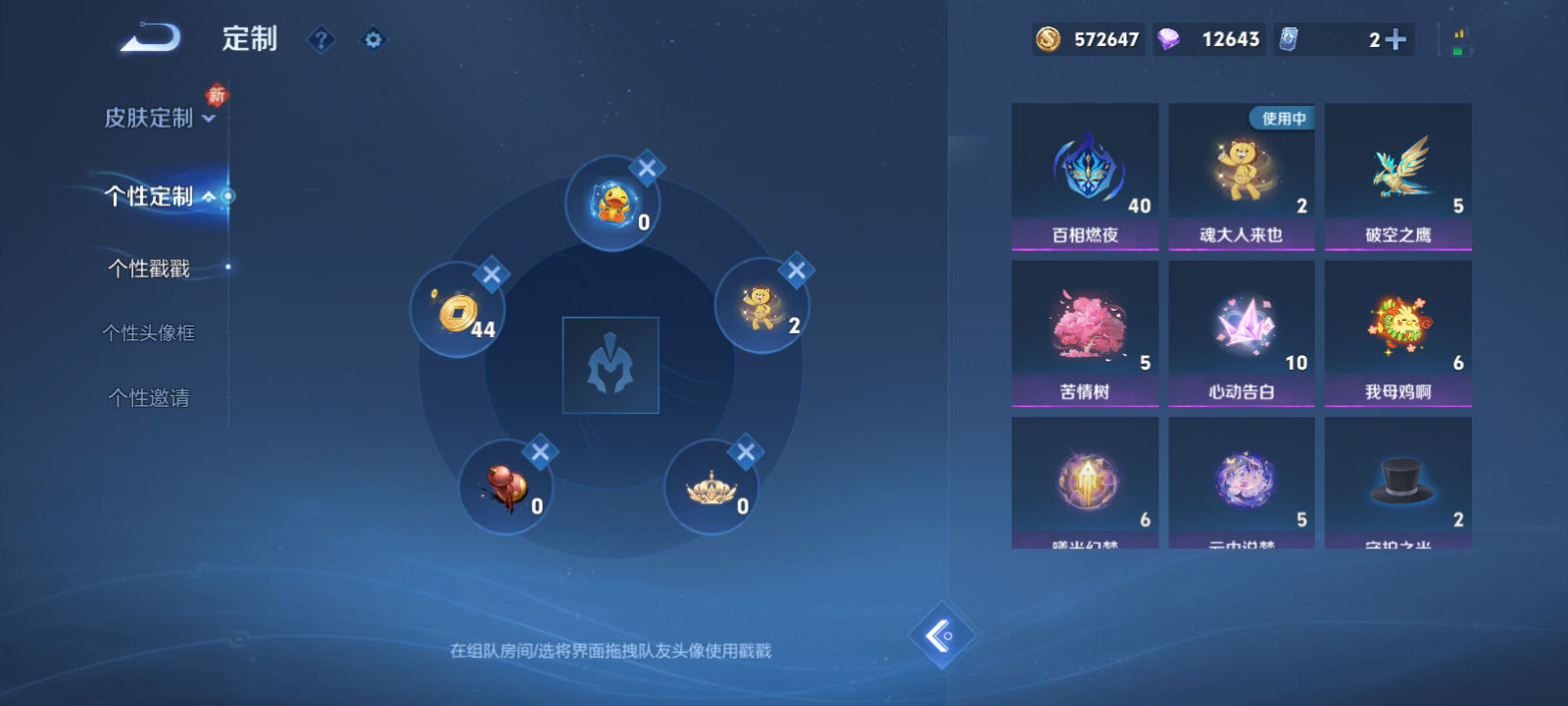
Task: Switch to the 个性头像框 tab
Action: (147, 332)
